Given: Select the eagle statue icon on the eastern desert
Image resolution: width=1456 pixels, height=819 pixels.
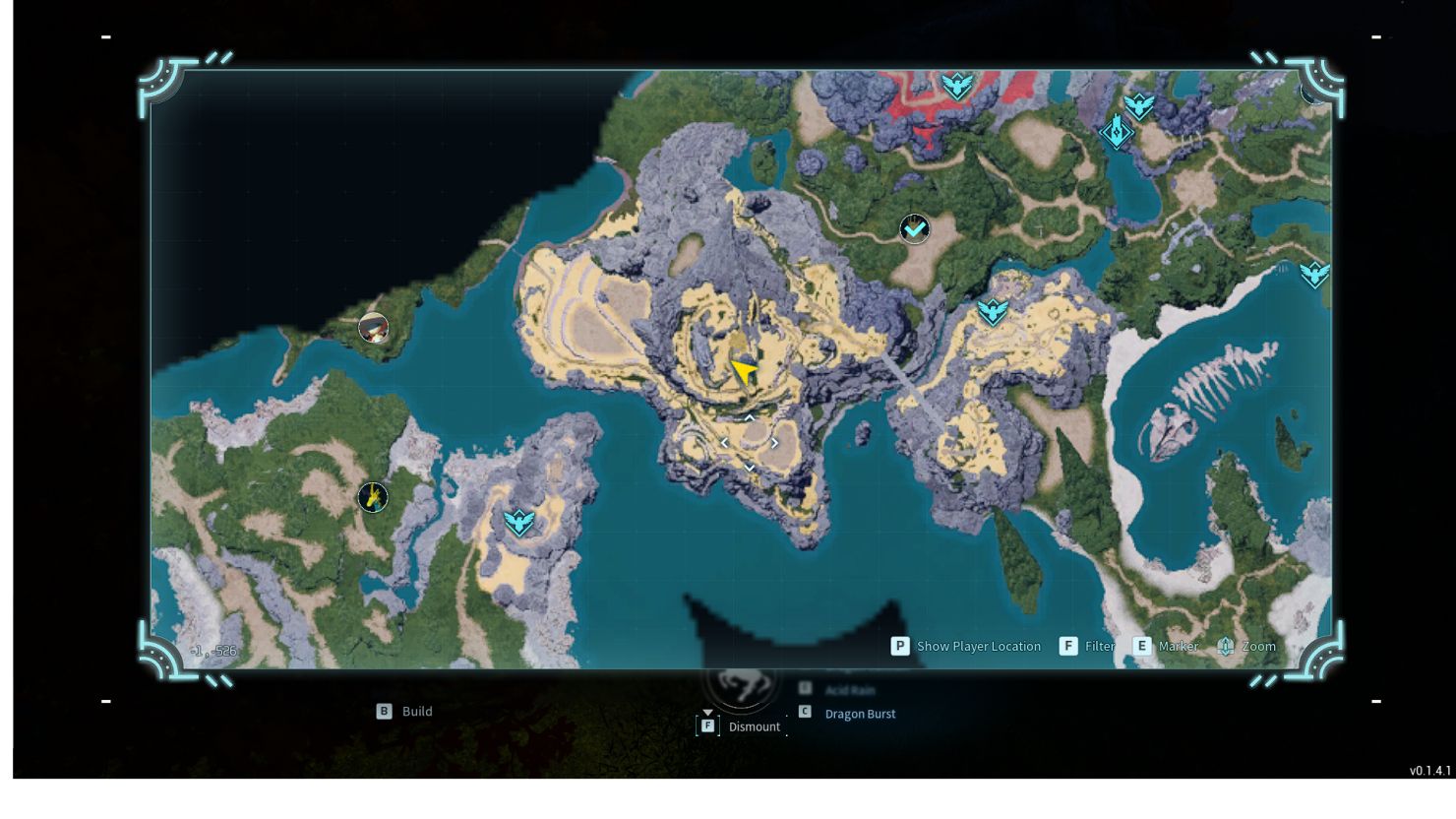Looking at the screenshot, I should tap(993, 313).
